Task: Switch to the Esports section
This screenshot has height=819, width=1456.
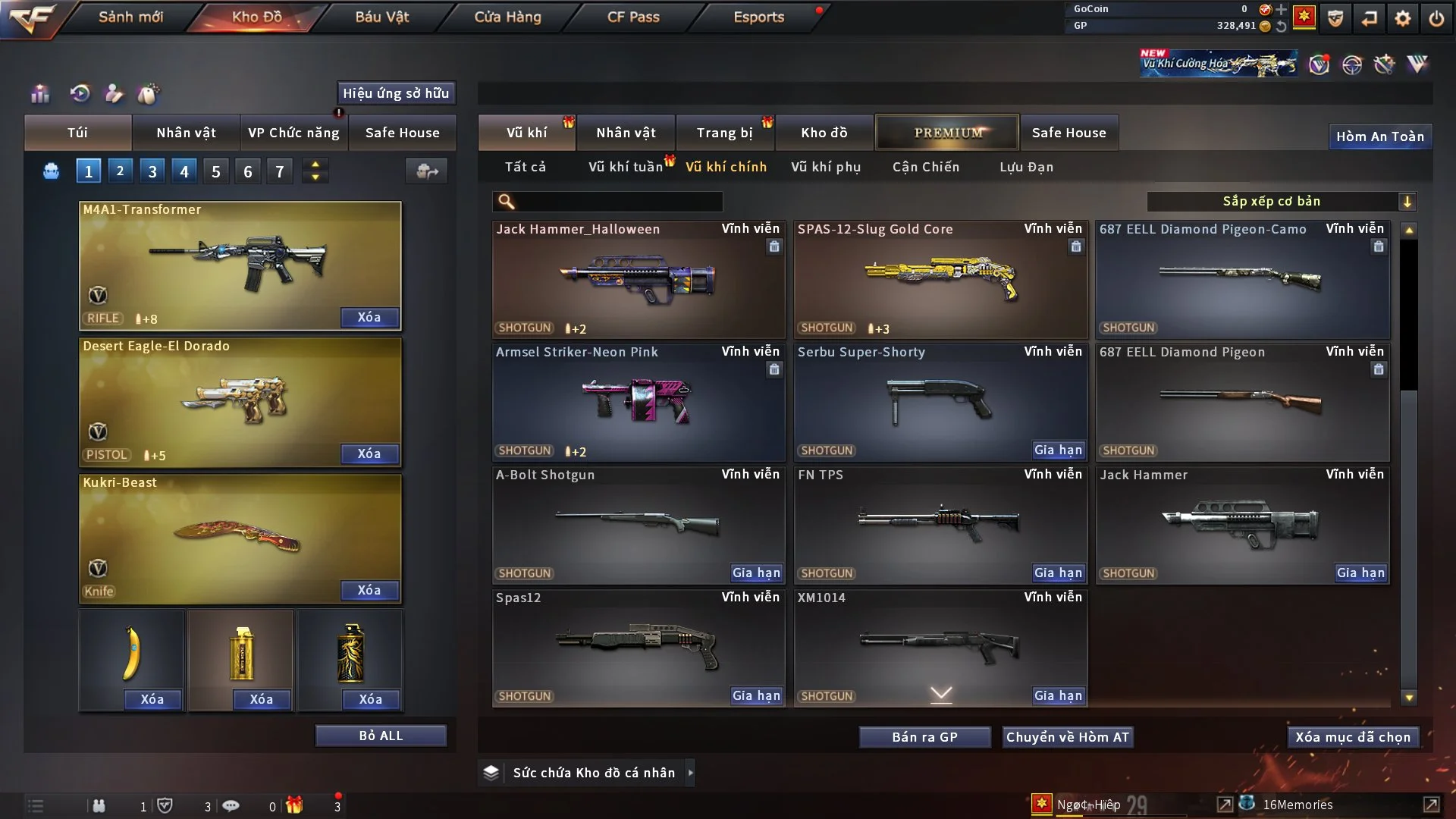Action: pos(758,17)
